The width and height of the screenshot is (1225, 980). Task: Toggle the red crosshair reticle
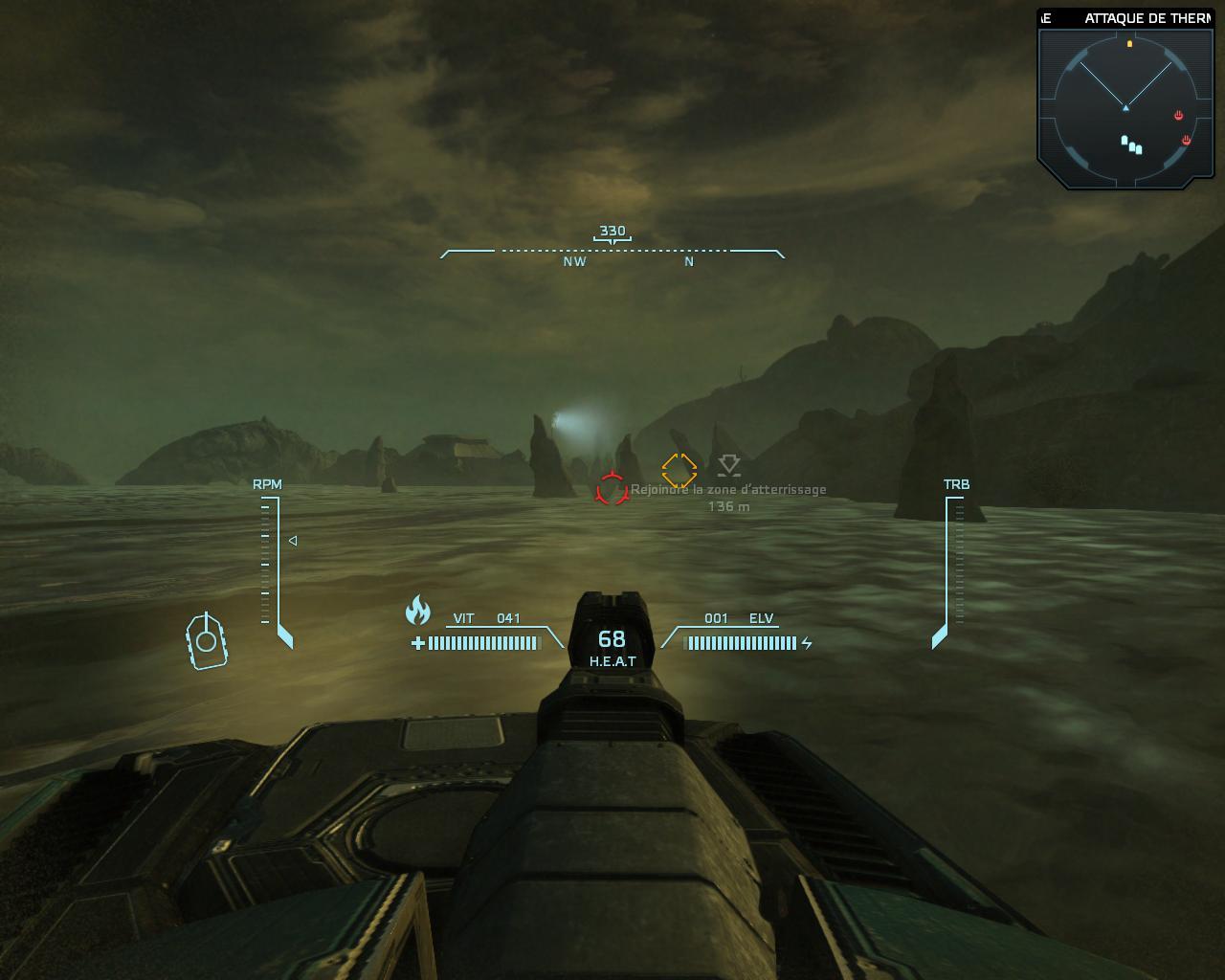click(x=610, y=489)
